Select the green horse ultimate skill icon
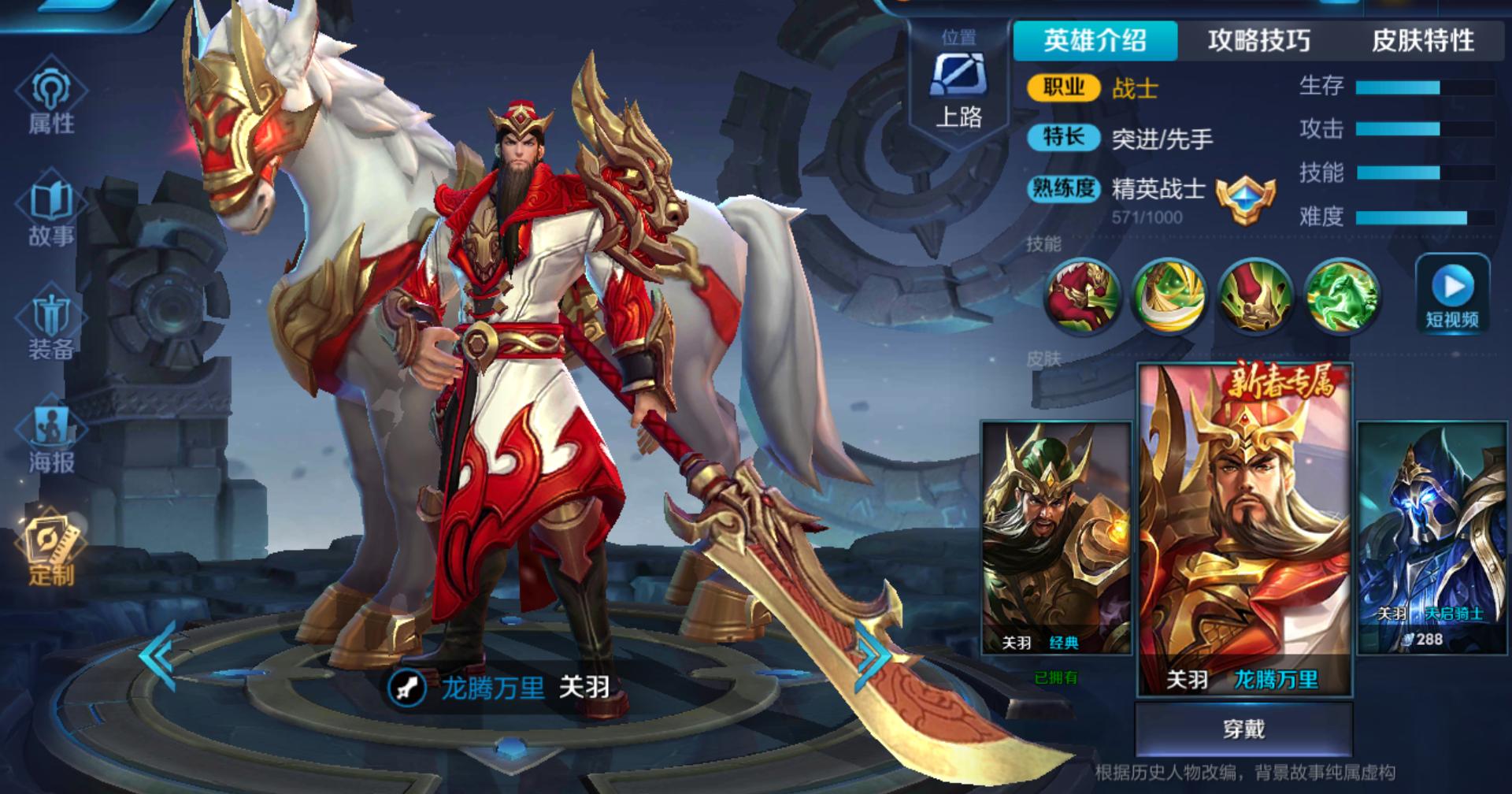Image resolution: width=1512 pixels, height=794 pixels. point(1342,295)
